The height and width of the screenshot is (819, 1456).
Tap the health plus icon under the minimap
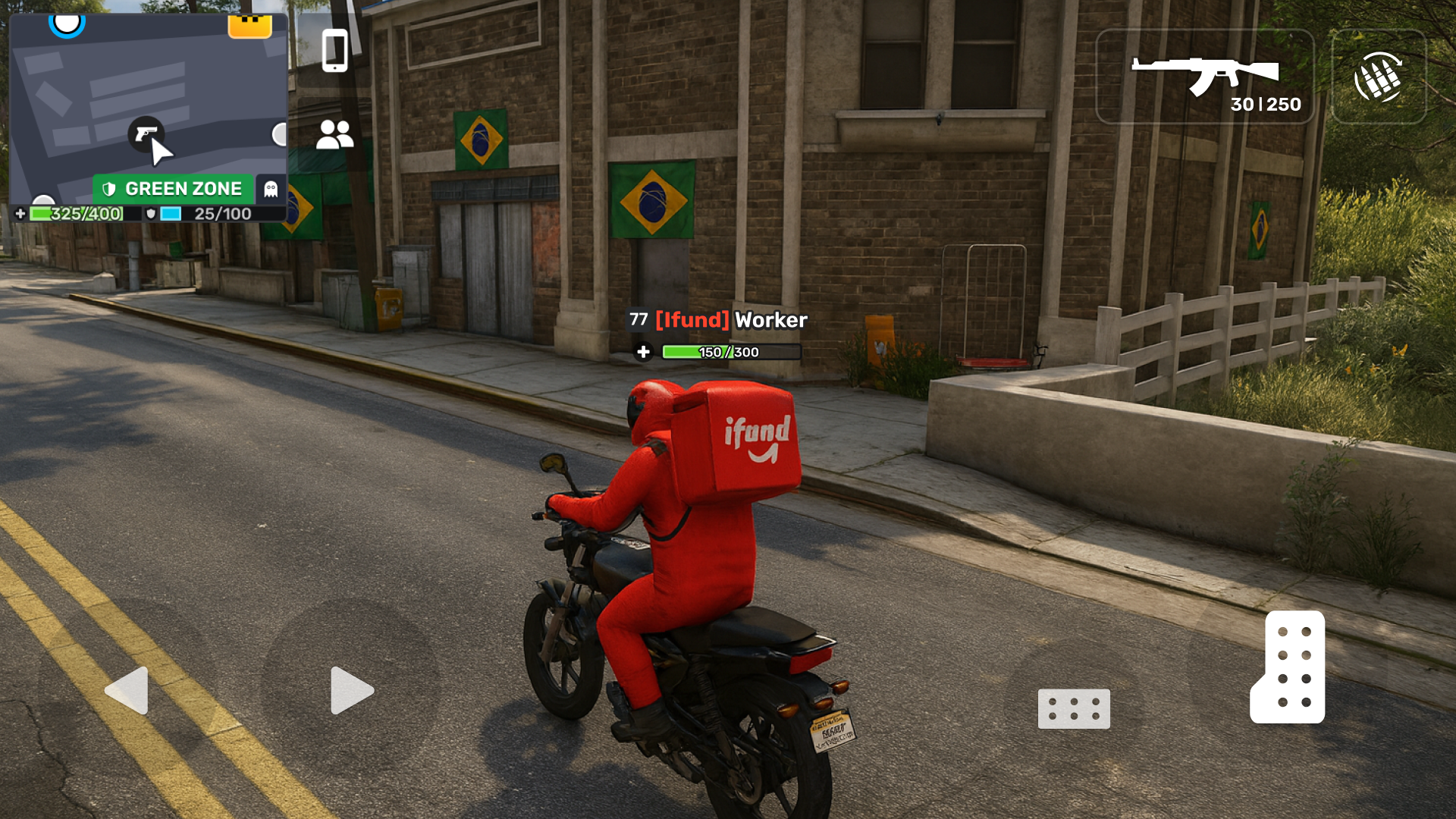pos(18,214)
